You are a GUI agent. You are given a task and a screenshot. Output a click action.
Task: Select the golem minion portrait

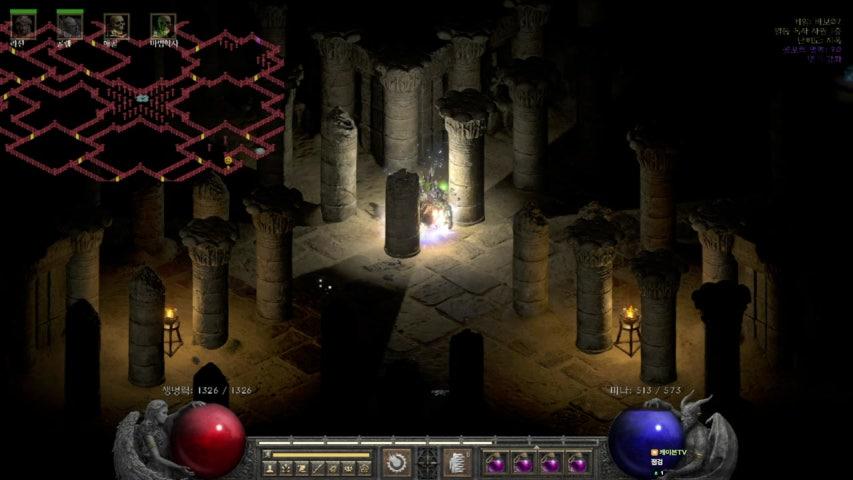coord(69,25)
